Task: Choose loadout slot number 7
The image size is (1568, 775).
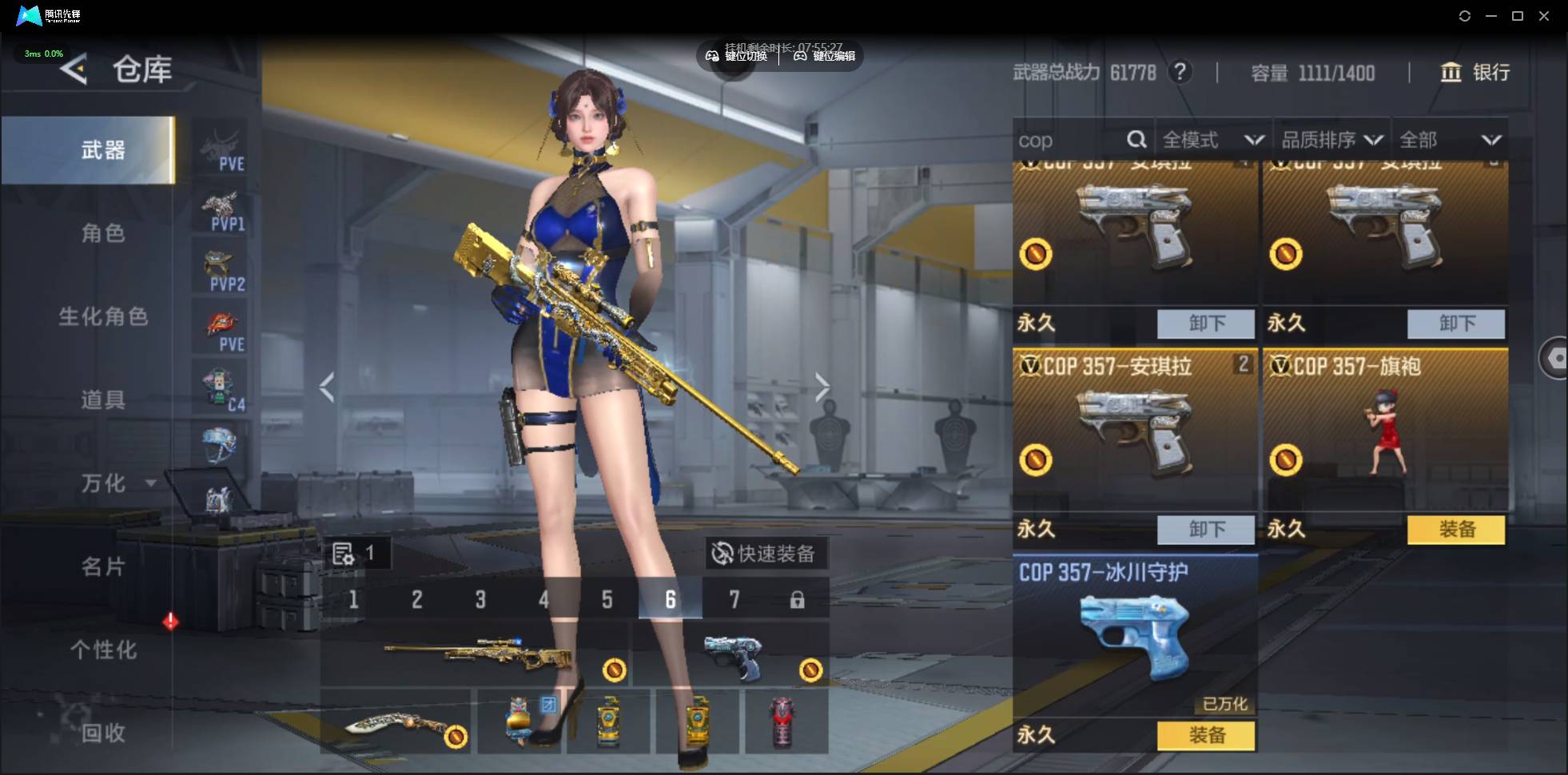Action: (x=734, y=599)
